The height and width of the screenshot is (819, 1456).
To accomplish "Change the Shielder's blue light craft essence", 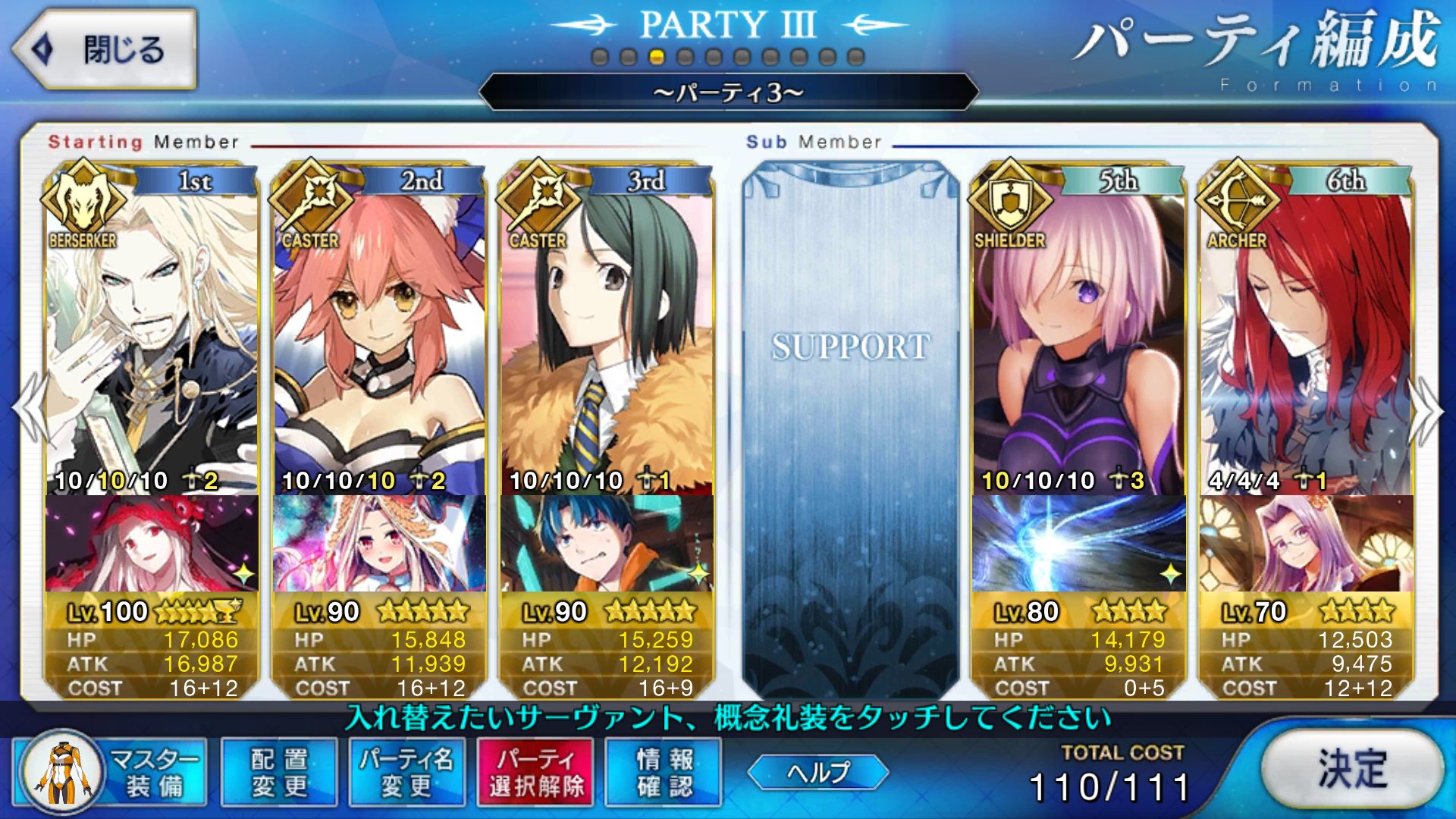I will [x=1078, y=543].
